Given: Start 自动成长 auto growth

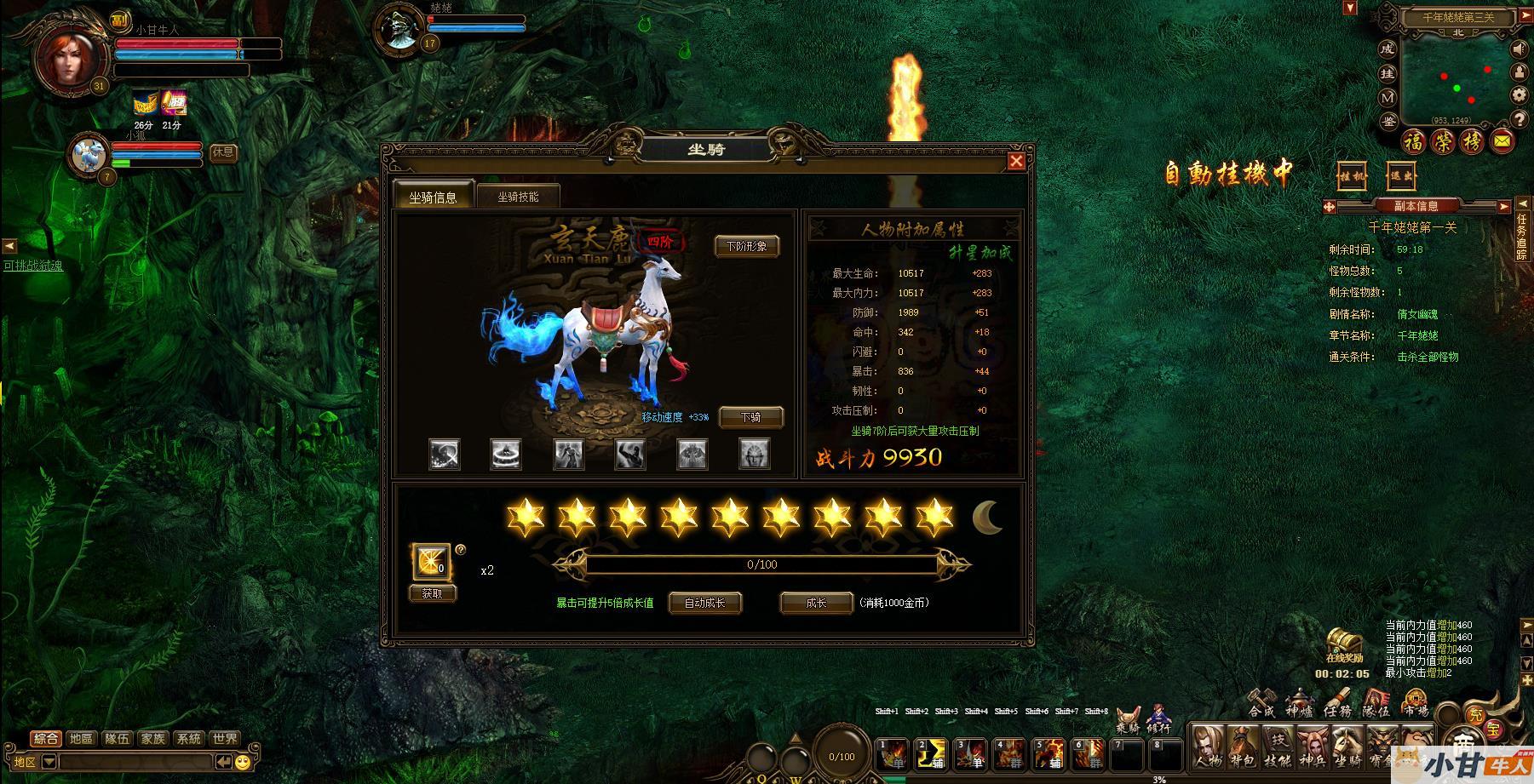Looking at the screenshot, I should [x=704, y=603].
